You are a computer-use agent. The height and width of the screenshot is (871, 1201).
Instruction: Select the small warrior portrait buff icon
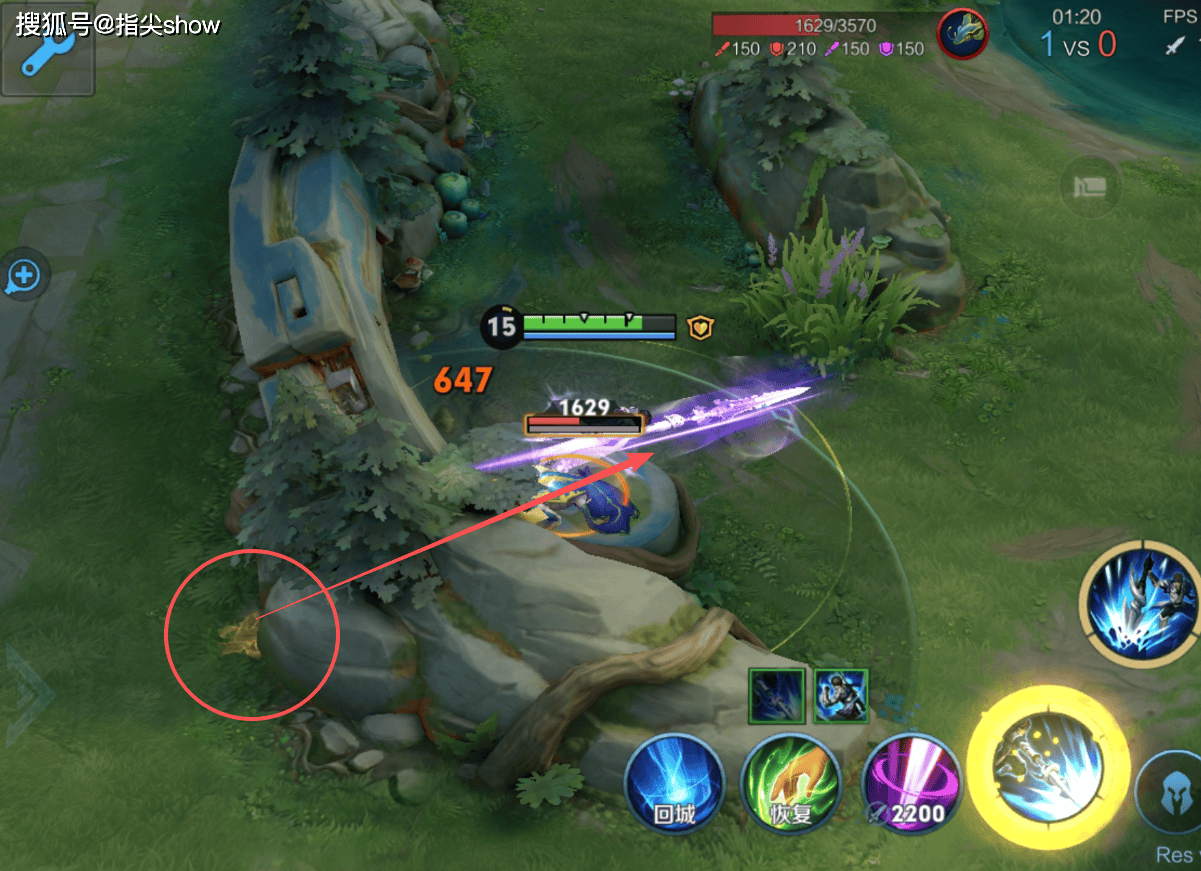point(840,695)
